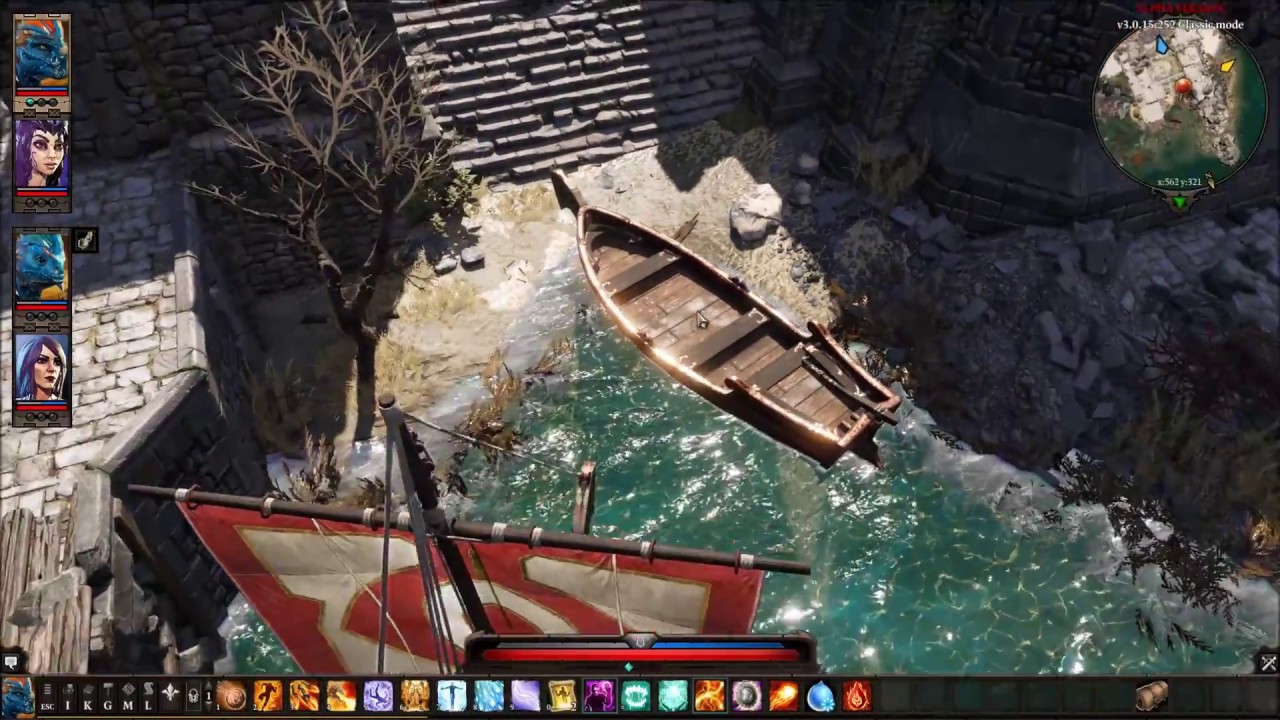1280x720 pixels.
Task: Click the wooden barrel hotbar item
Action: (x=1152, y=696)
